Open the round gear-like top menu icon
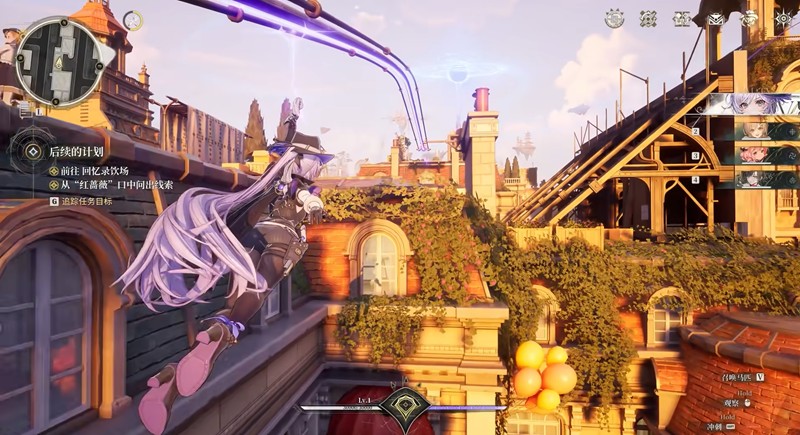The image size is (800, 435). (614, 18)
